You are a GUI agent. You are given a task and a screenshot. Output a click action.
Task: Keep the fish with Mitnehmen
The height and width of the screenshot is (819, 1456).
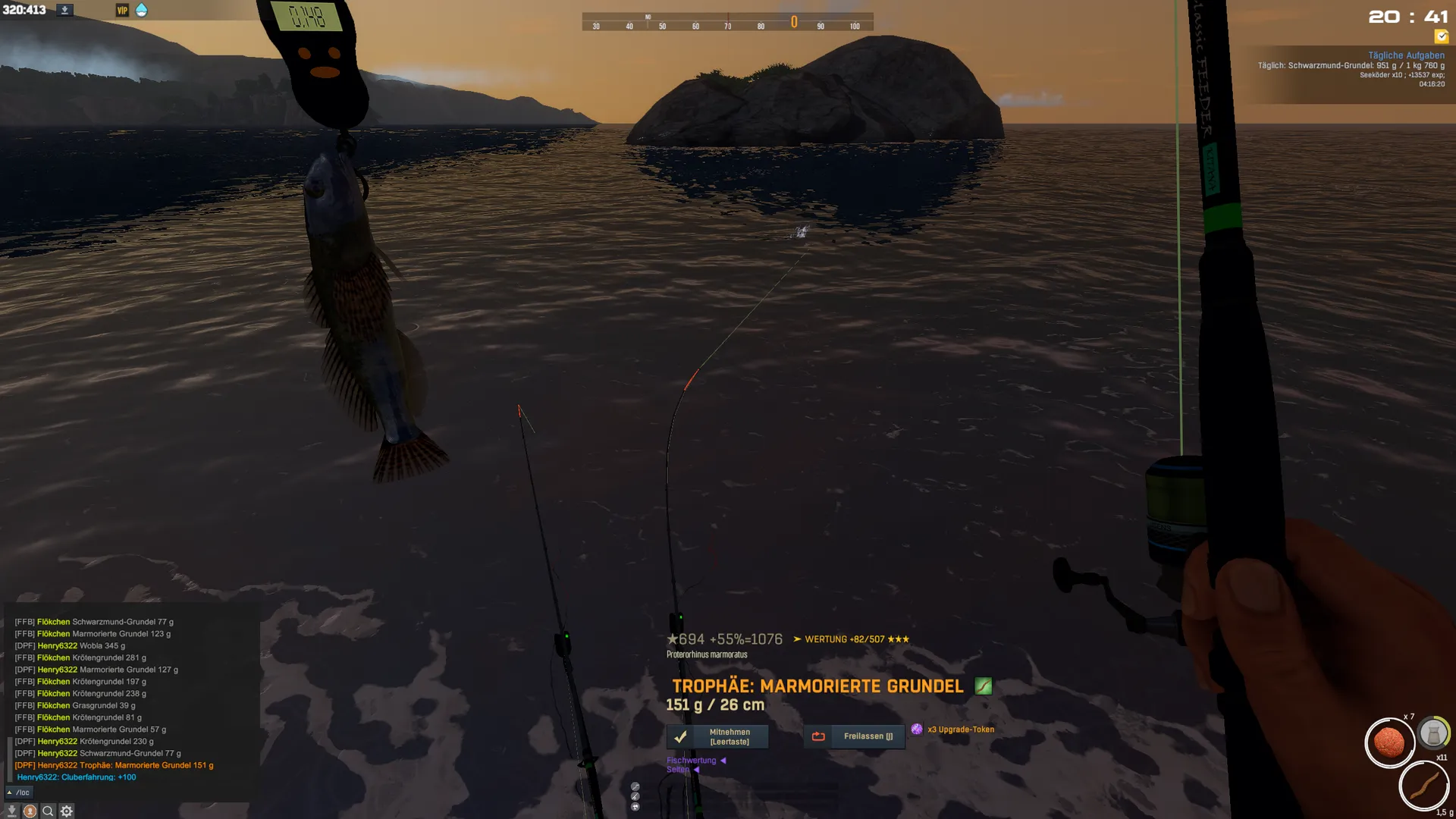(717, 736)
